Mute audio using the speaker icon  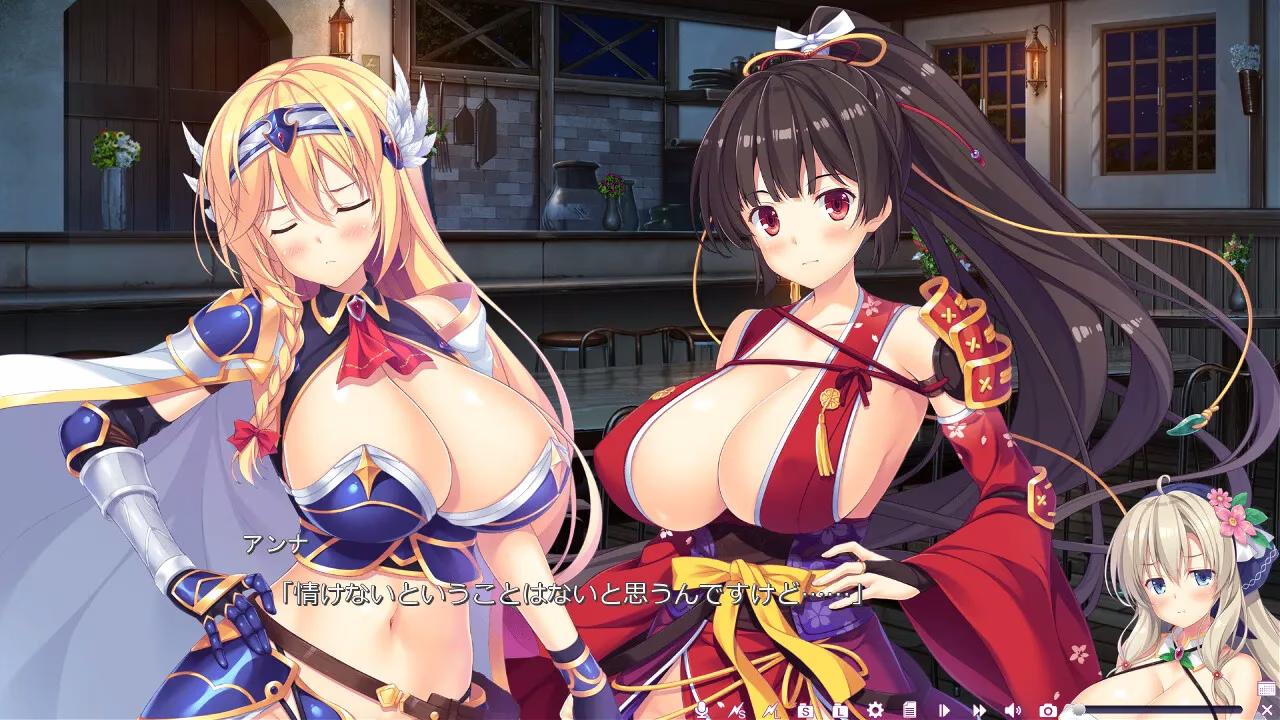(1011, 709)
